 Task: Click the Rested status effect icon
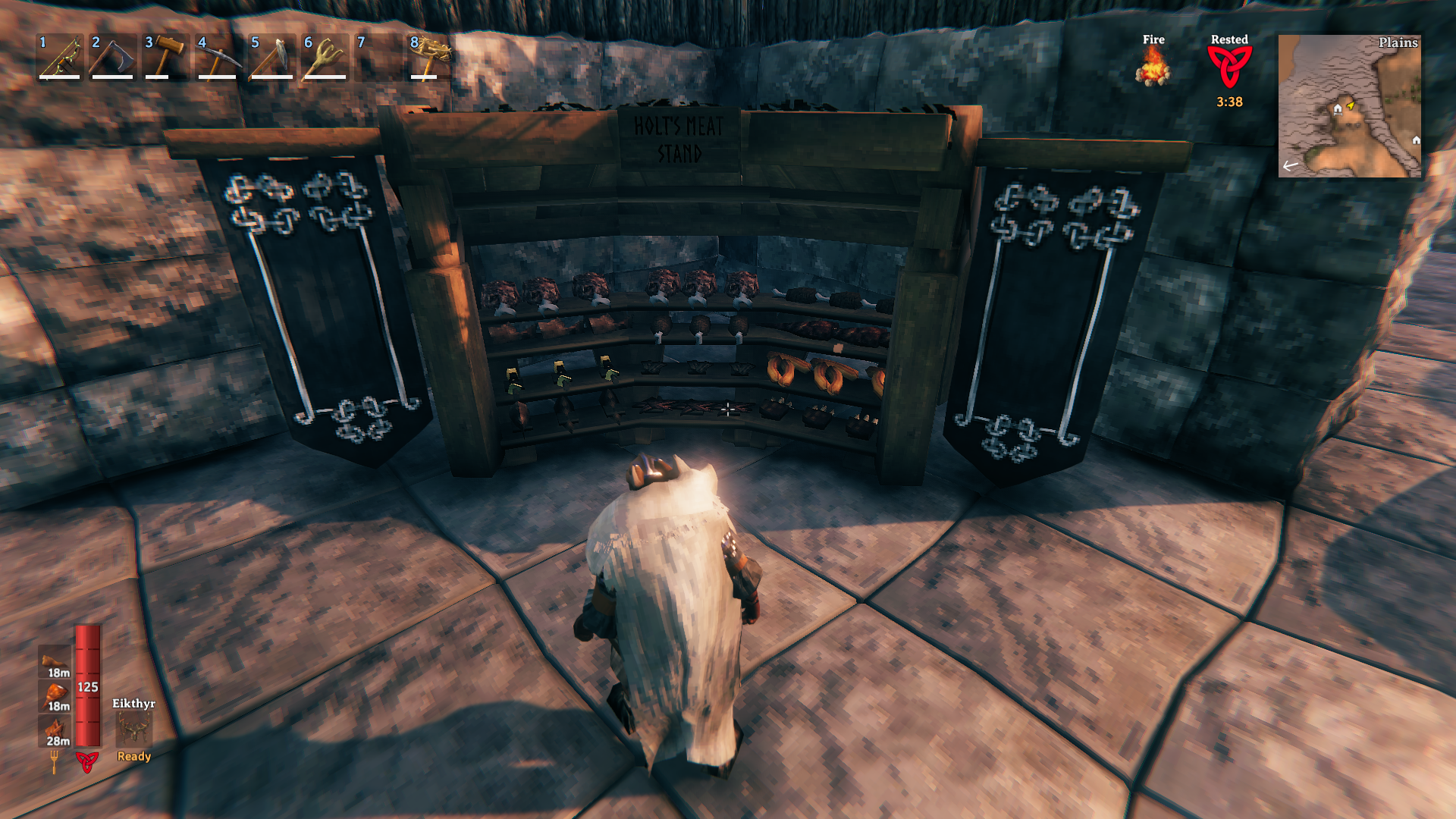(x=1229, y=67)
